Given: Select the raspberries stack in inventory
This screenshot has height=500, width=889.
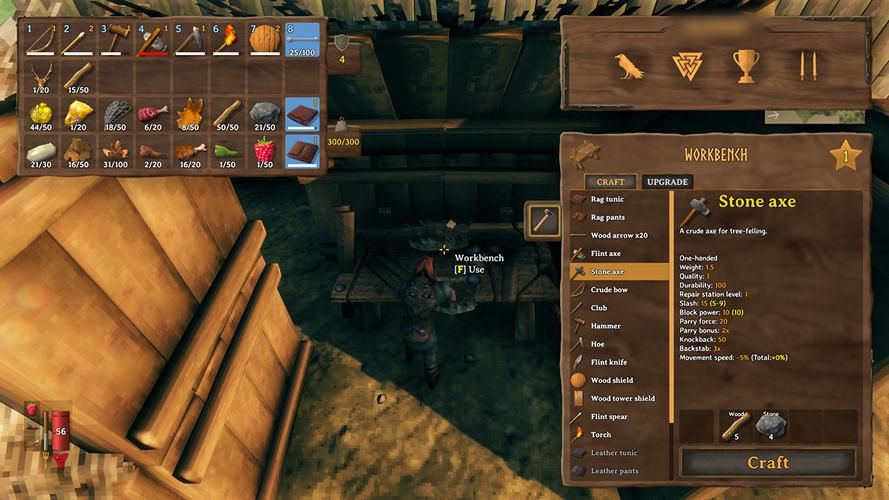Looking at the screenshot, I should point(265,152).
